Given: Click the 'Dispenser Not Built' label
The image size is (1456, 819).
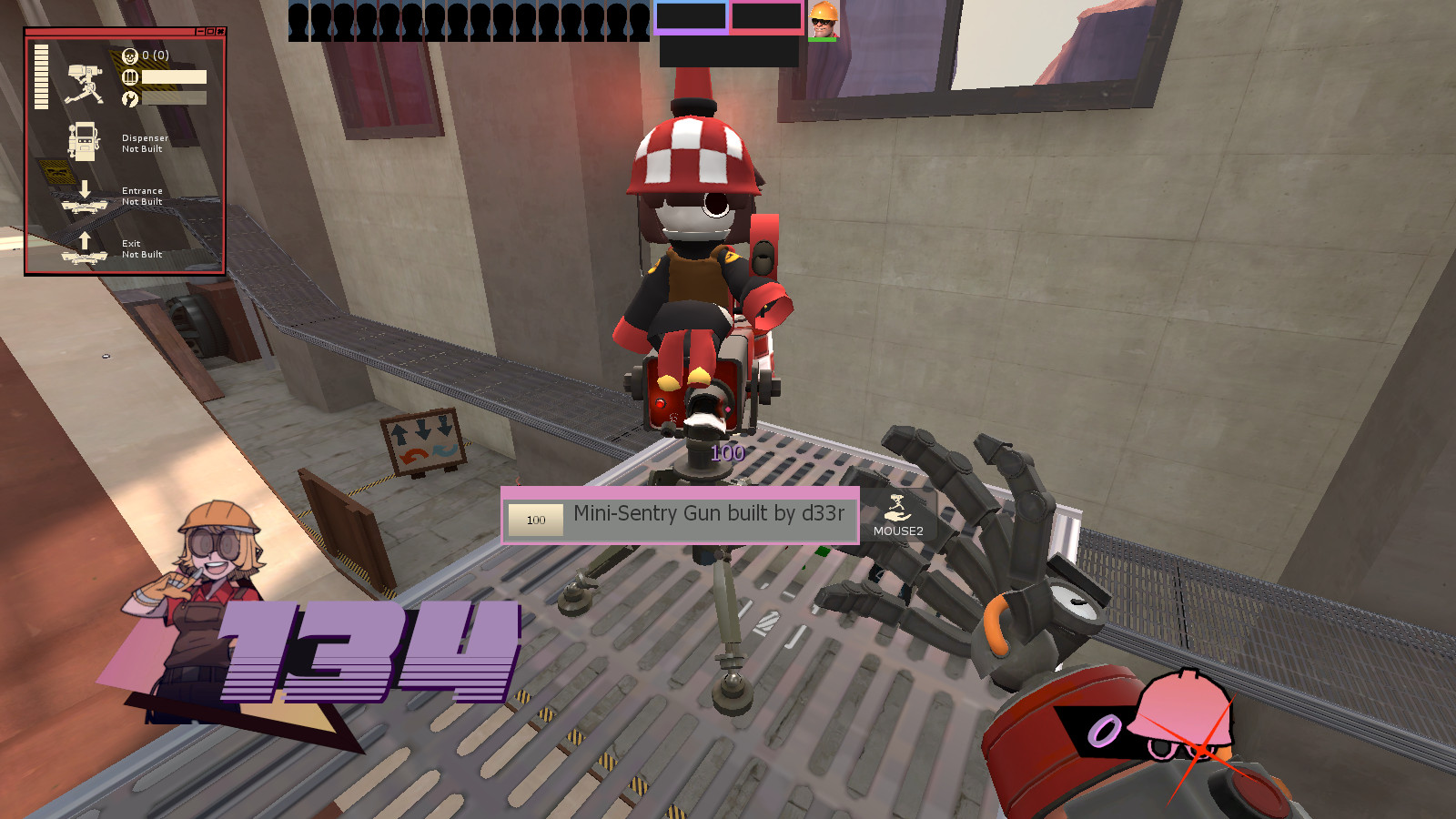Looking at the screenshot, I should (x=145, y=143).
